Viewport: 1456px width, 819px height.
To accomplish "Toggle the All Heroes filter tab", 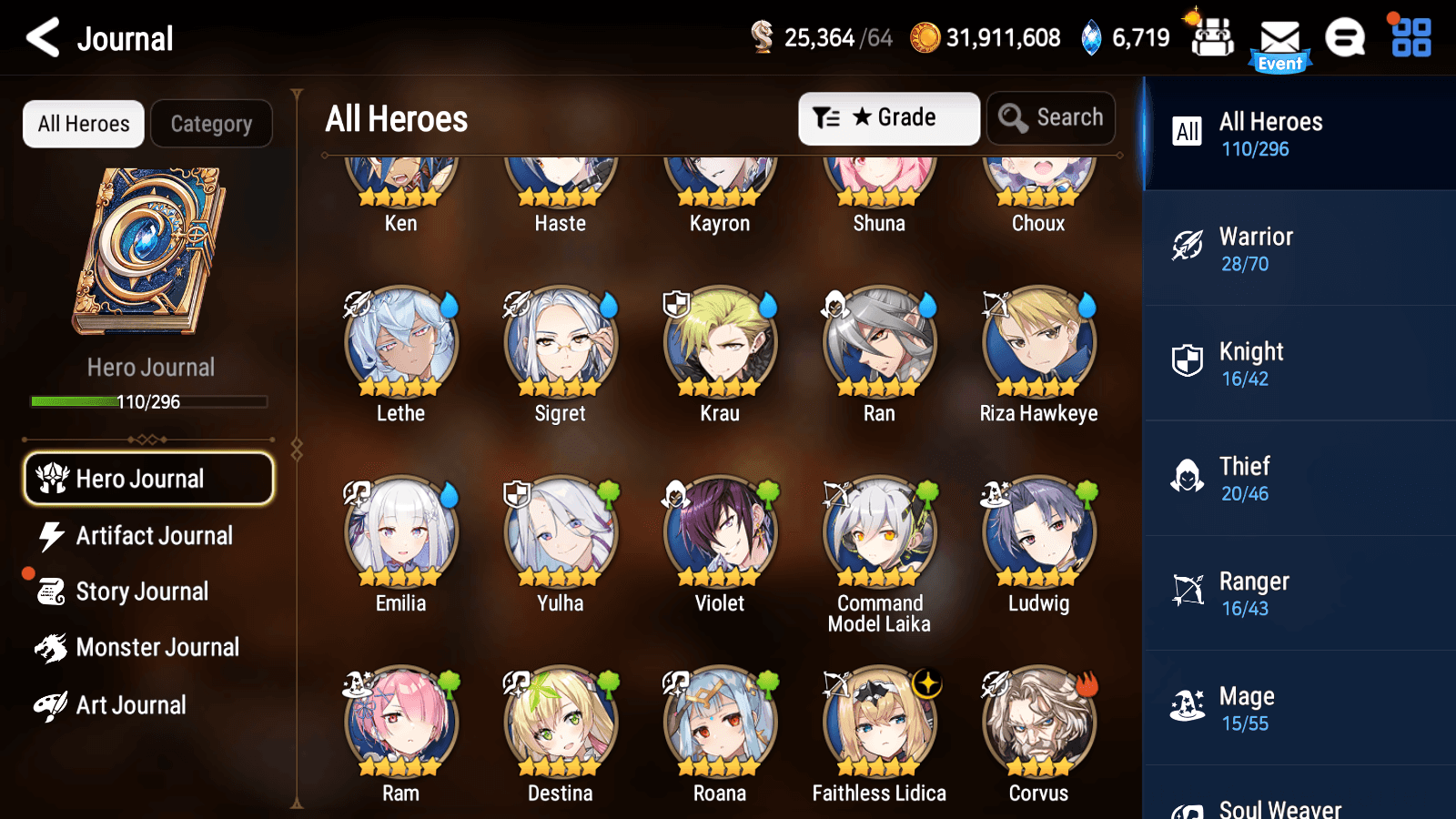I will pyautogui.click(x=83, y=123).
